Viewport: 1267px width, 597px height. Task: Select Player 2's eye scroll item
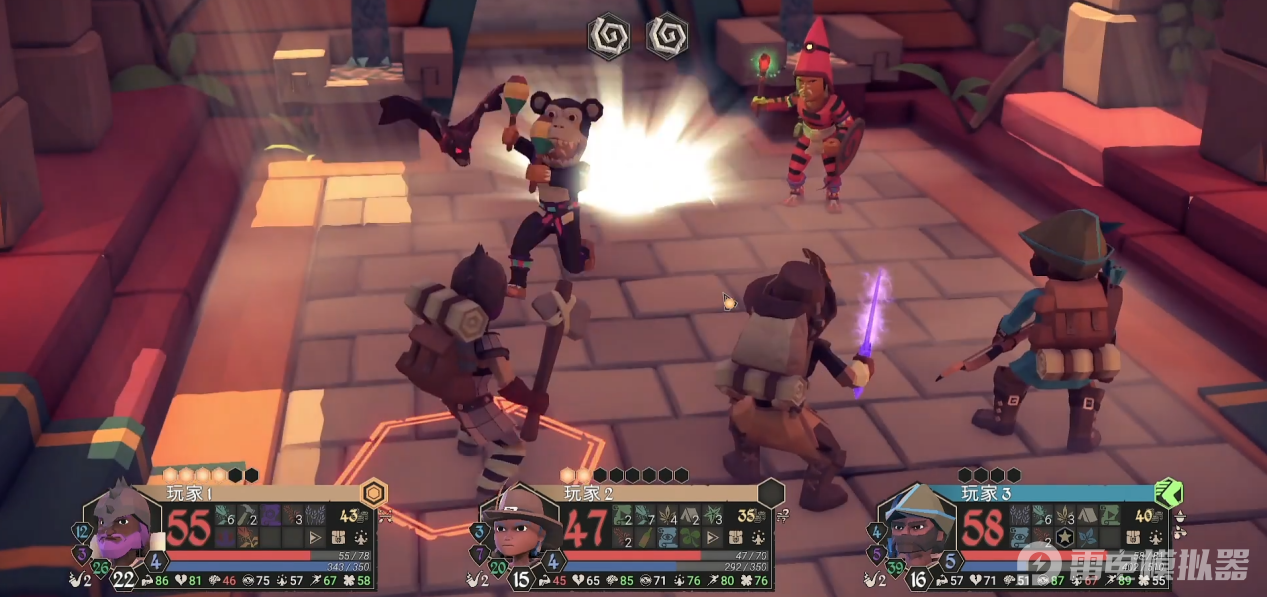[668, 538]
